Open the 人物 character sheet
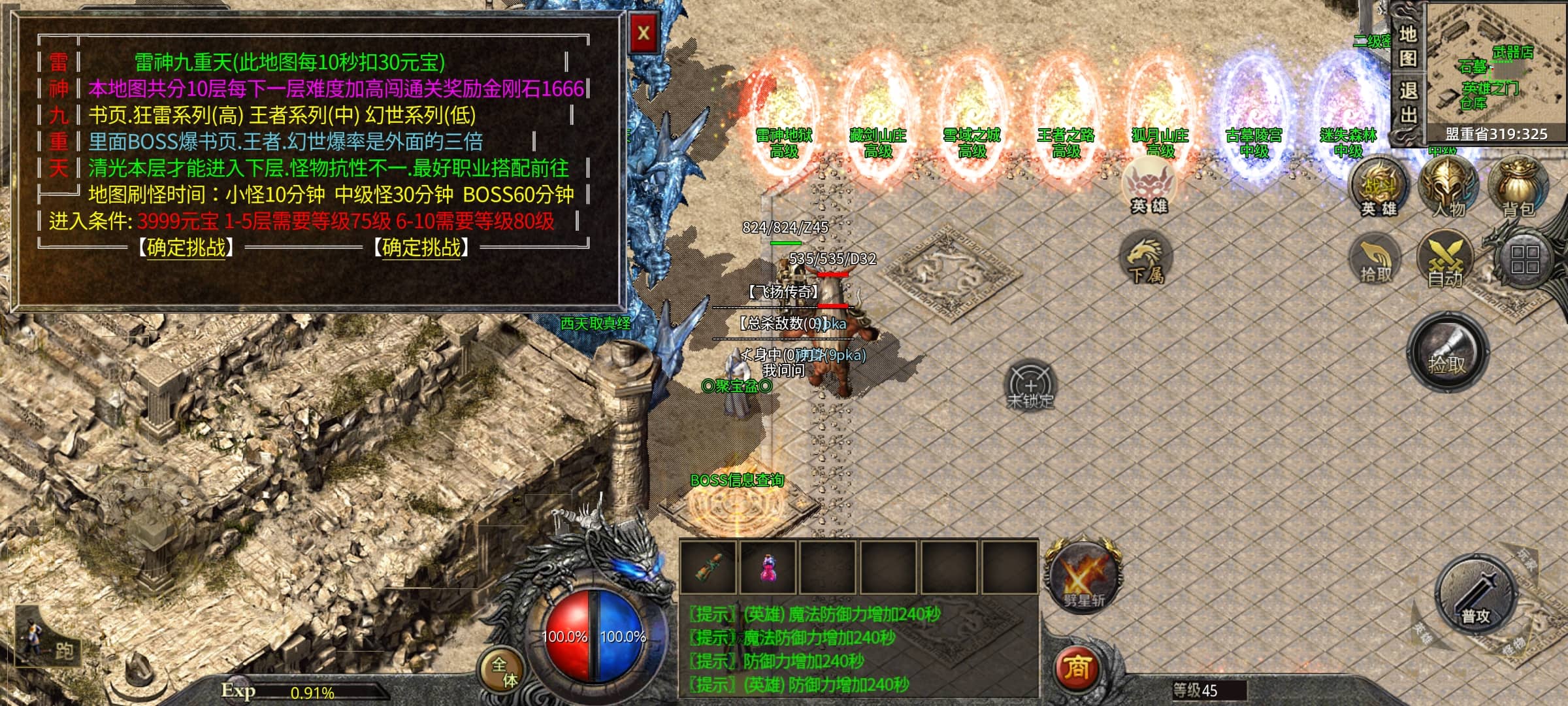 1448,185
